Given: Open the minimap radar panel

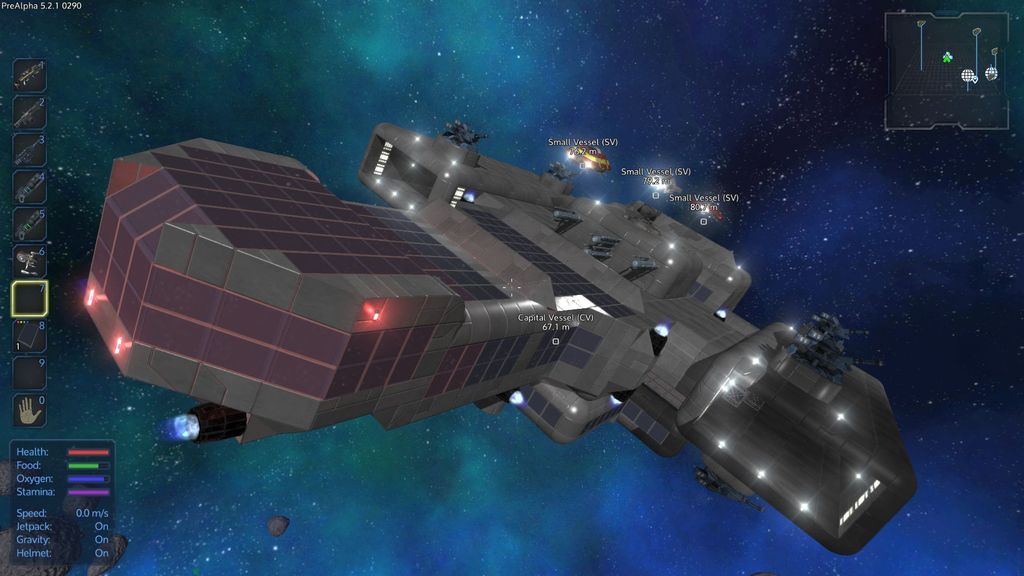Looking at the screenshot, I should pos(945,71).
